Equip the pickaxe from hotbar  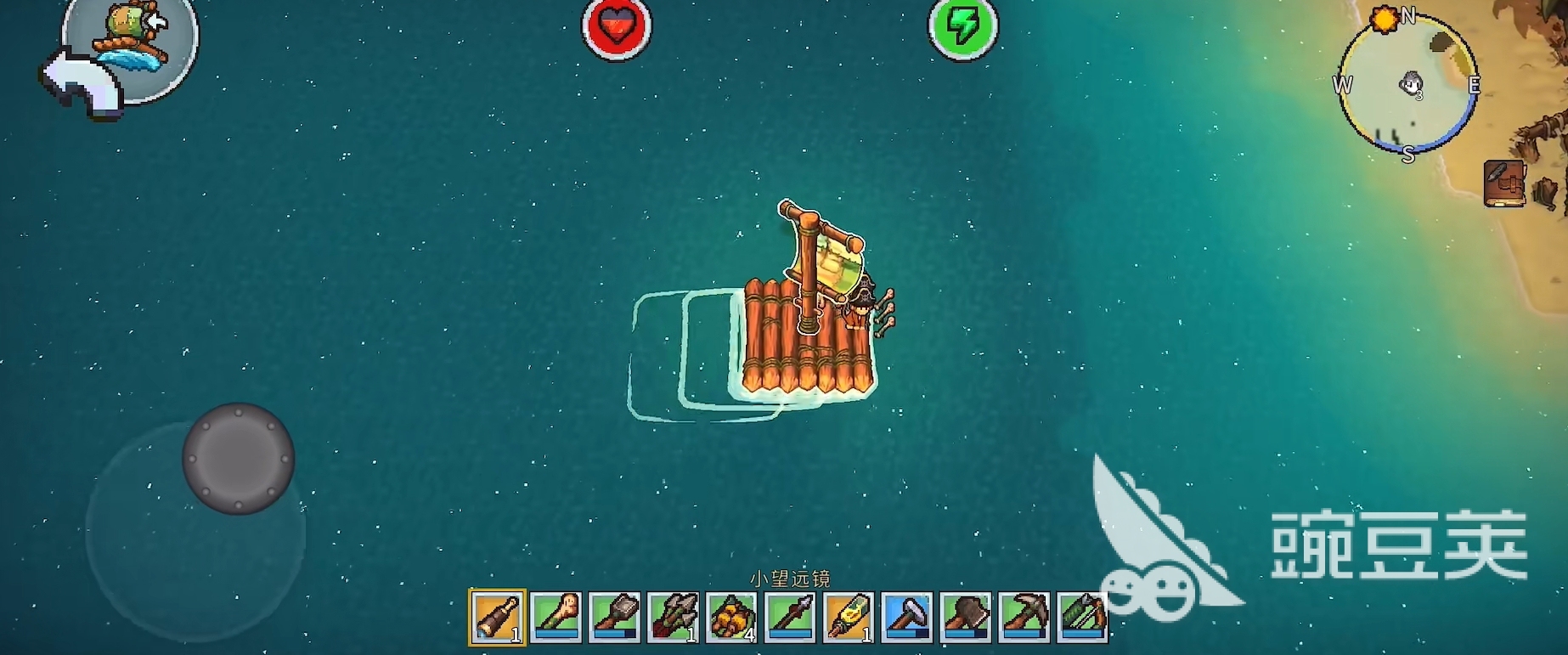(1024, 617)
